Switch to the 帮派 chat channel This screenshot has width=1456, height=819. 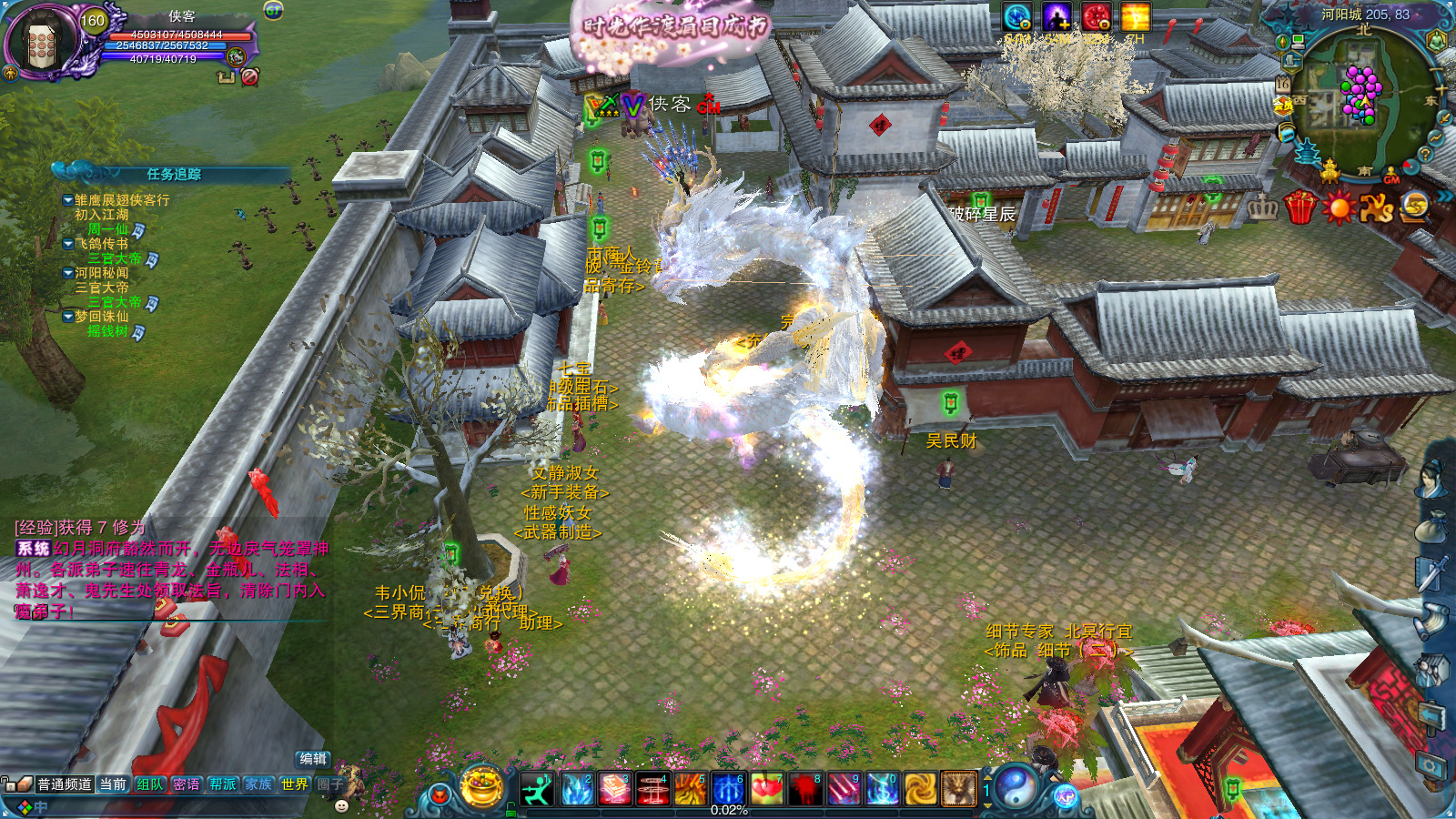[223, 784]
